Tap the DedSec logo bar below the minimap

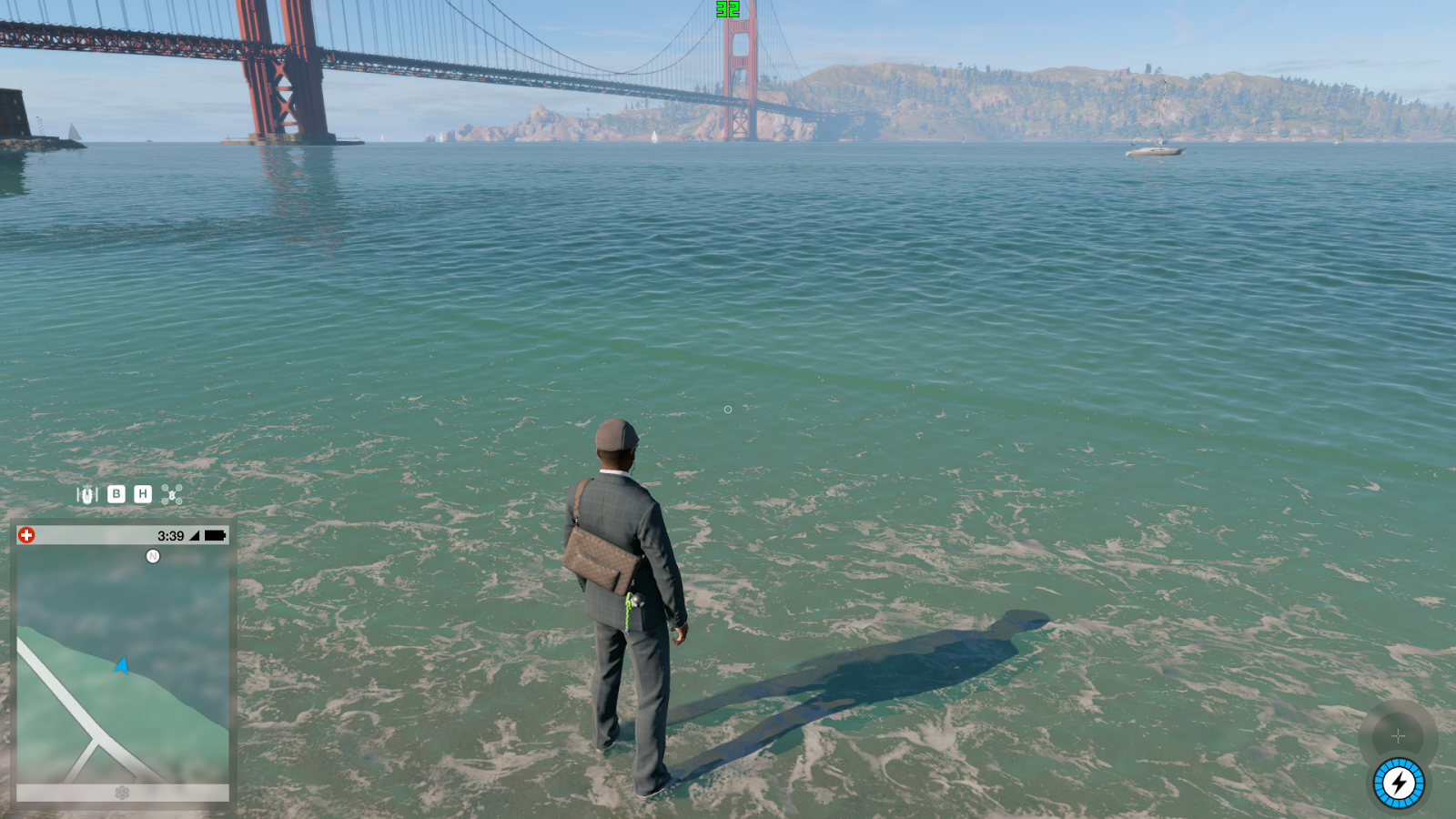tap(123, 793)
